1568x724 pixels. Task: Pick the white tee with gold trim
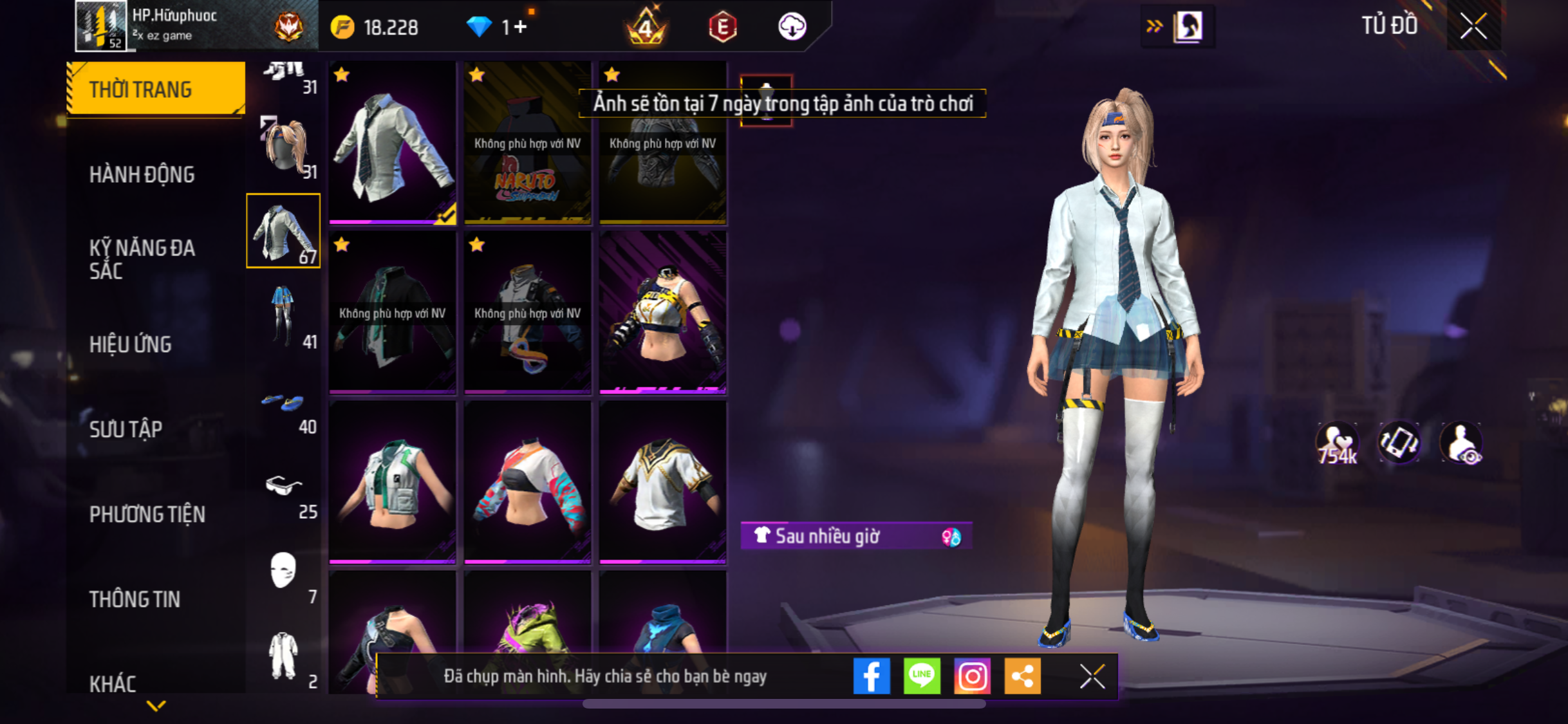[x=662, y=482]
